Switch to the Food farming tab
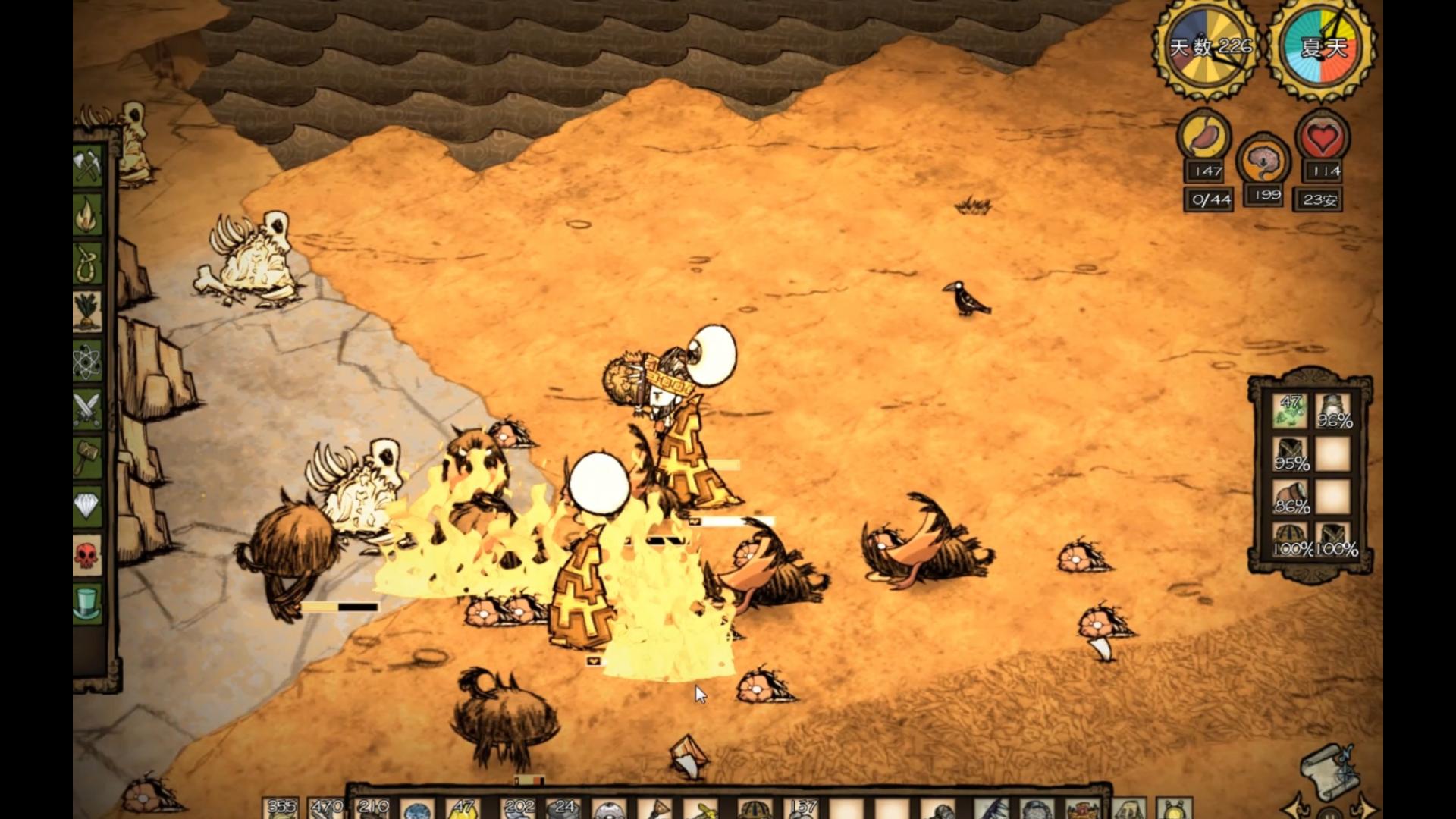The image size is (1456, 819). click(87, 311)
